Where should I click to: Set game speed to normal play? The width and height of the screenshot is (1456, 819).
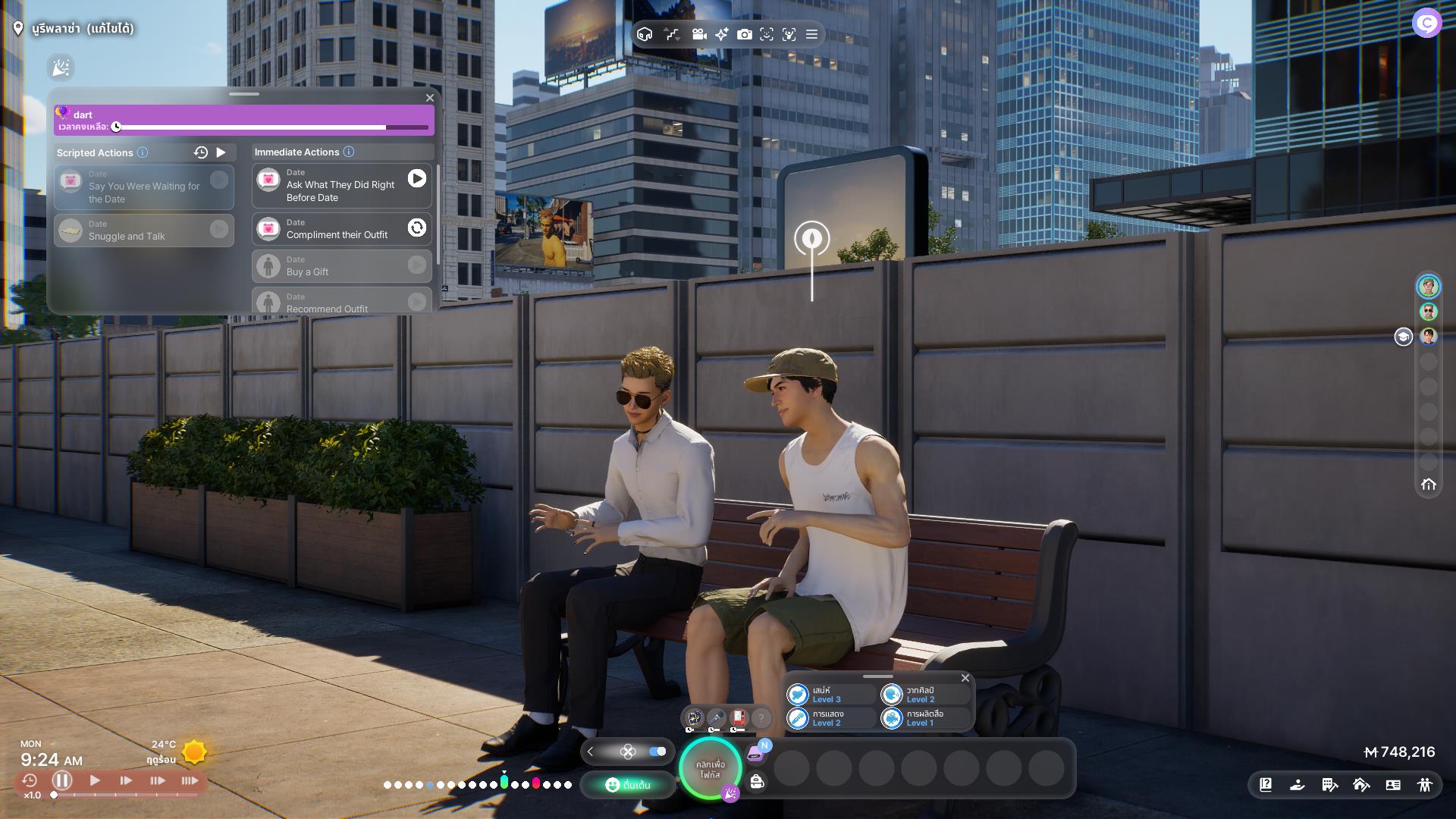(x=95, y=780)
